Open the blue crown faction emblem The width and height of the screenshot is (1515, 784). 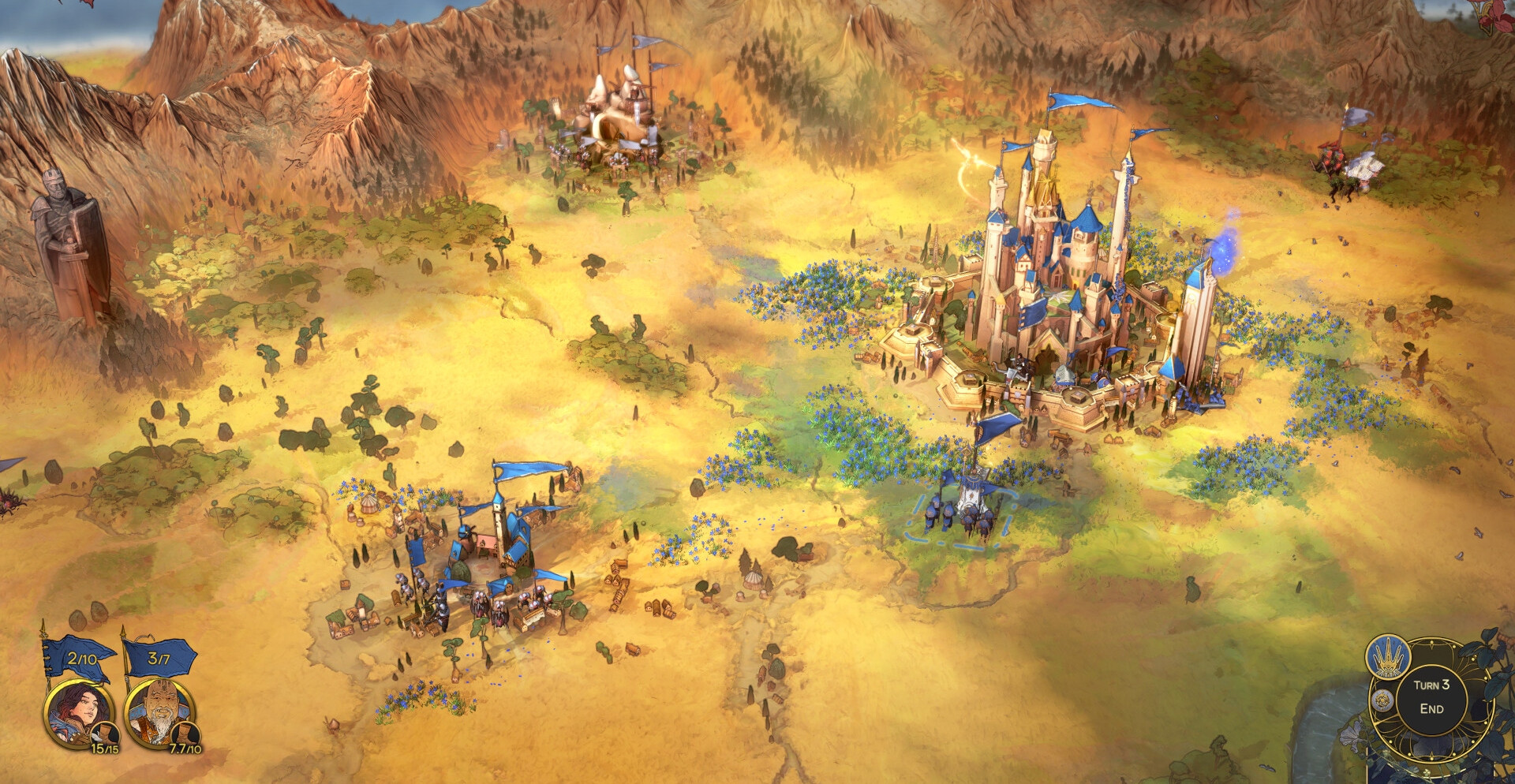pyautogui.click(x=1388, y=655)
